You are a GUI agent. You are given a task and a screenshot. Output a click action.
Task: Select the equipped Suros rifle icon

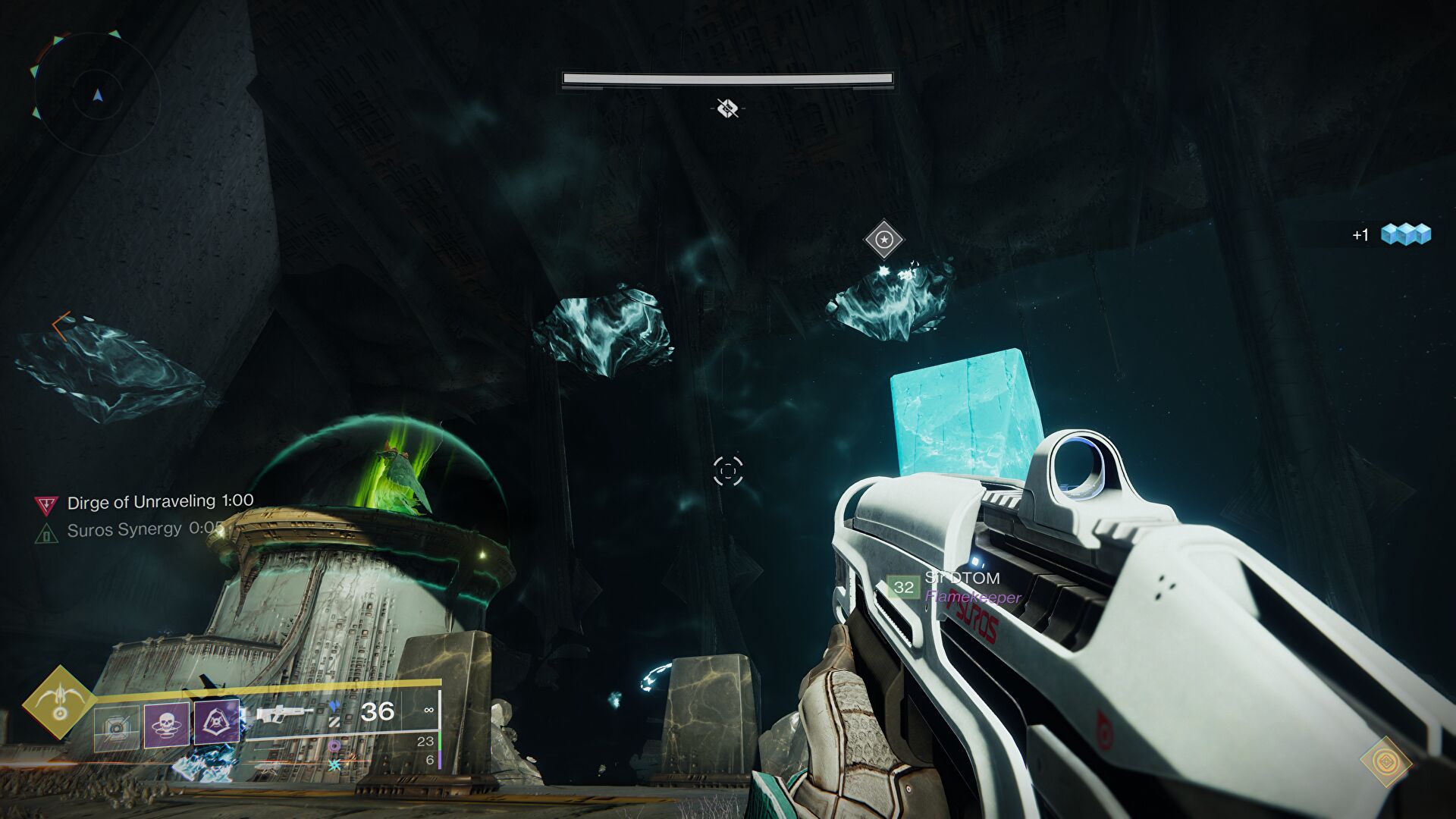284,714
